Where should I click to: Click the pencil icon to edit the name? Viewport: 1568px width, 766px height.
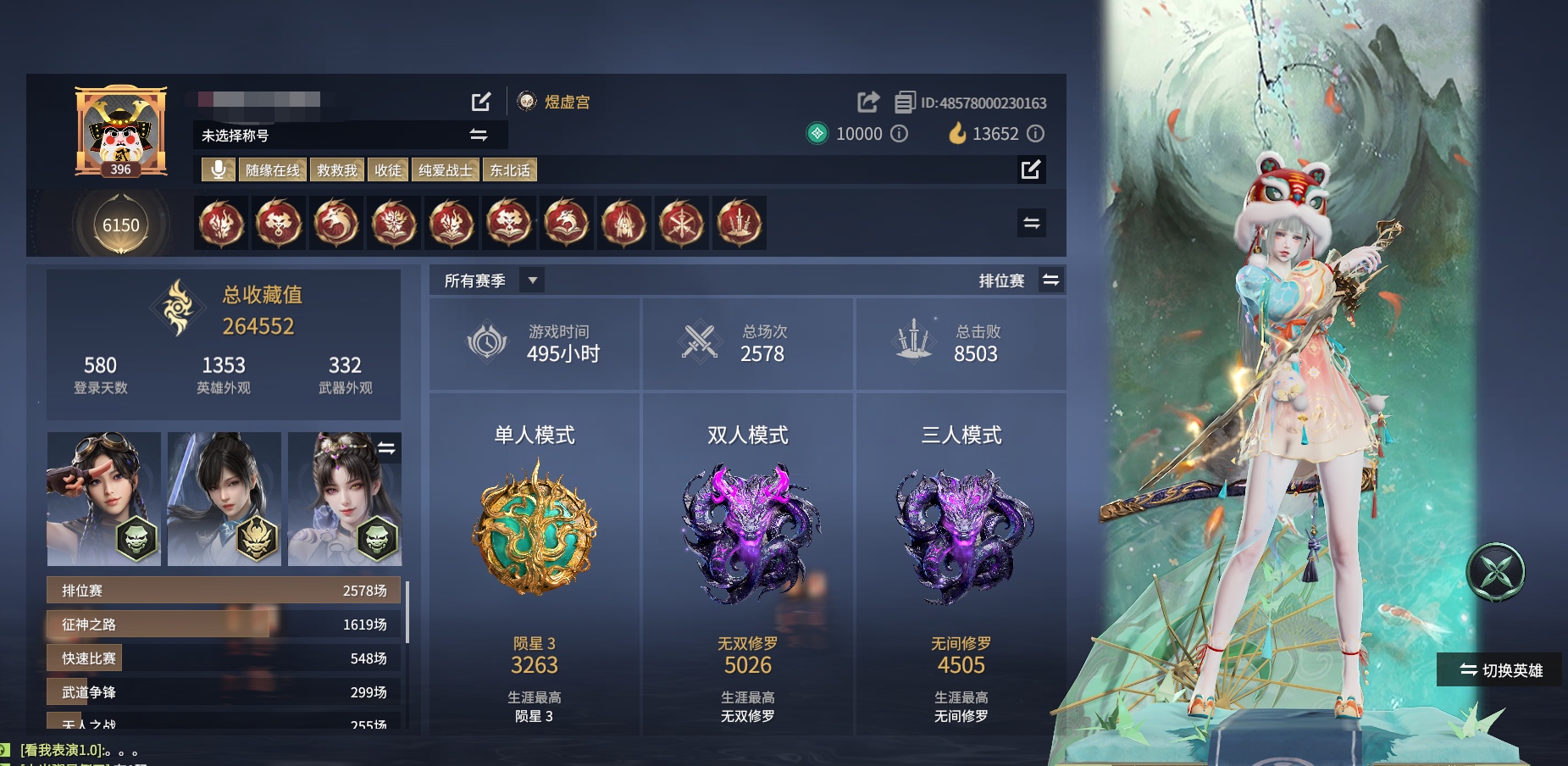[x=480, y=102]
